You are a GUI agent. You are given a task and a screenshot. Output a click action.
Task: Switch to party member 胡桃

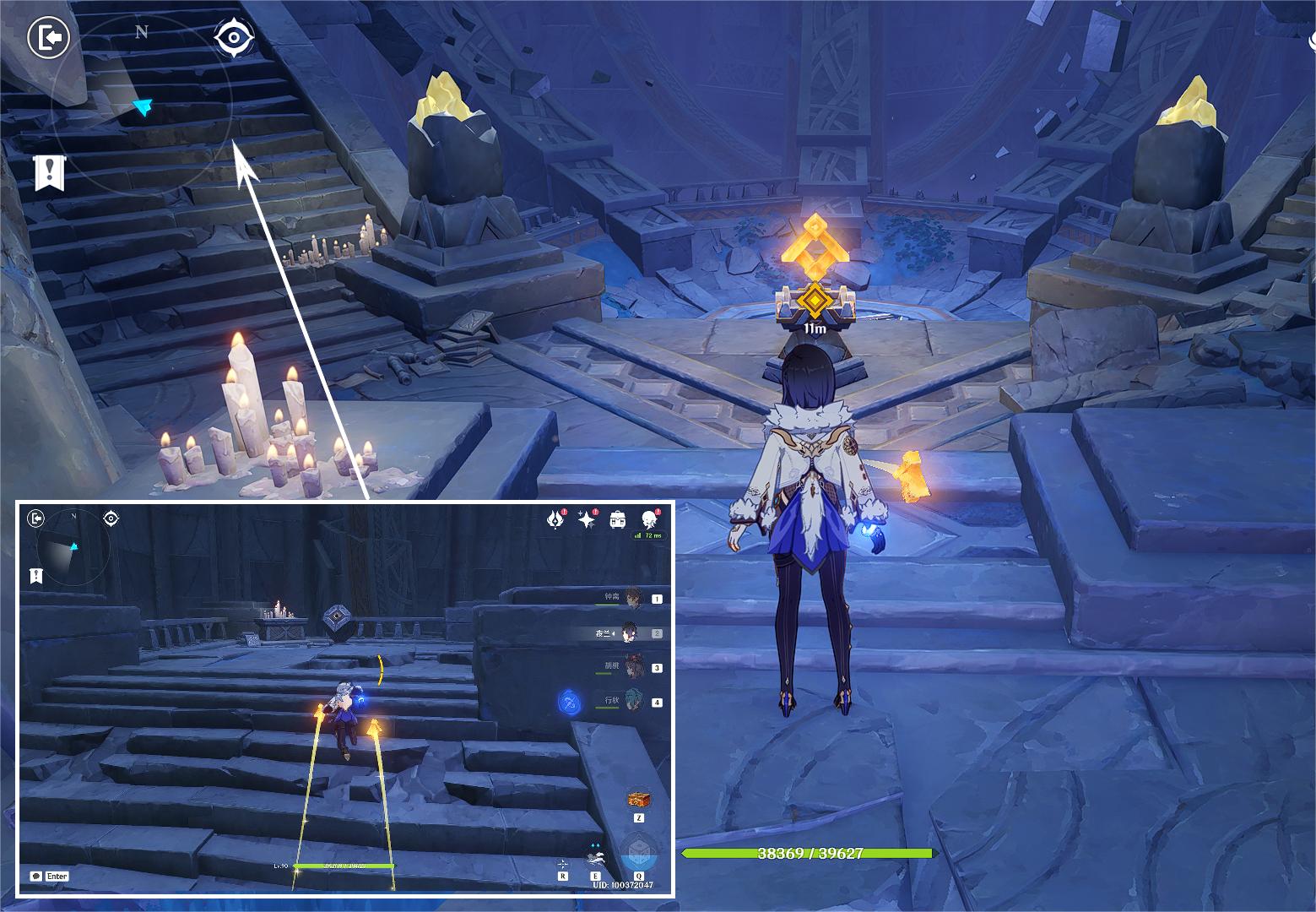631,667
